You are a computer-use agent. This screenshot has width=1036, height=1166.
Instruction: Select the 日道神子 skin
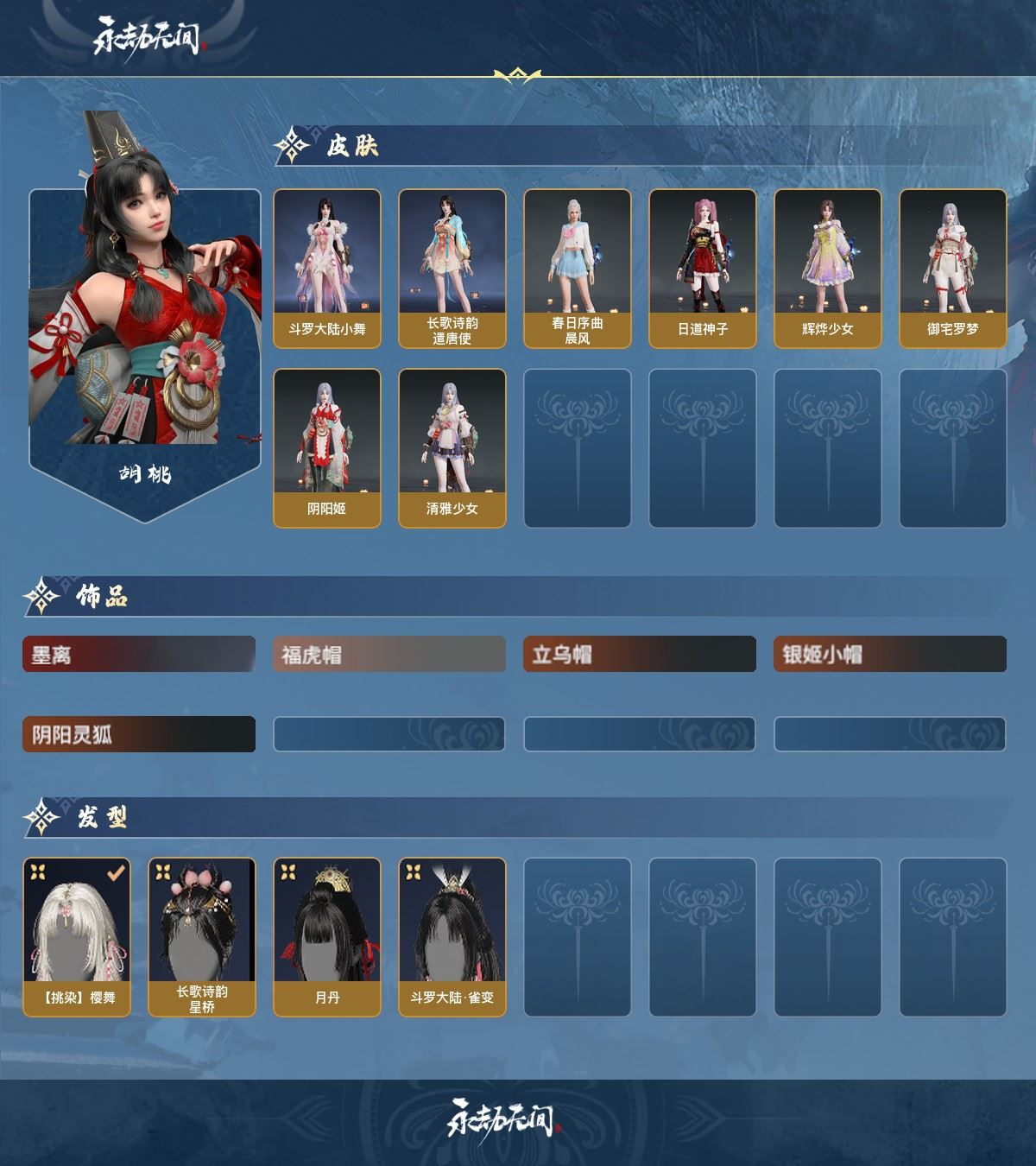703,269
